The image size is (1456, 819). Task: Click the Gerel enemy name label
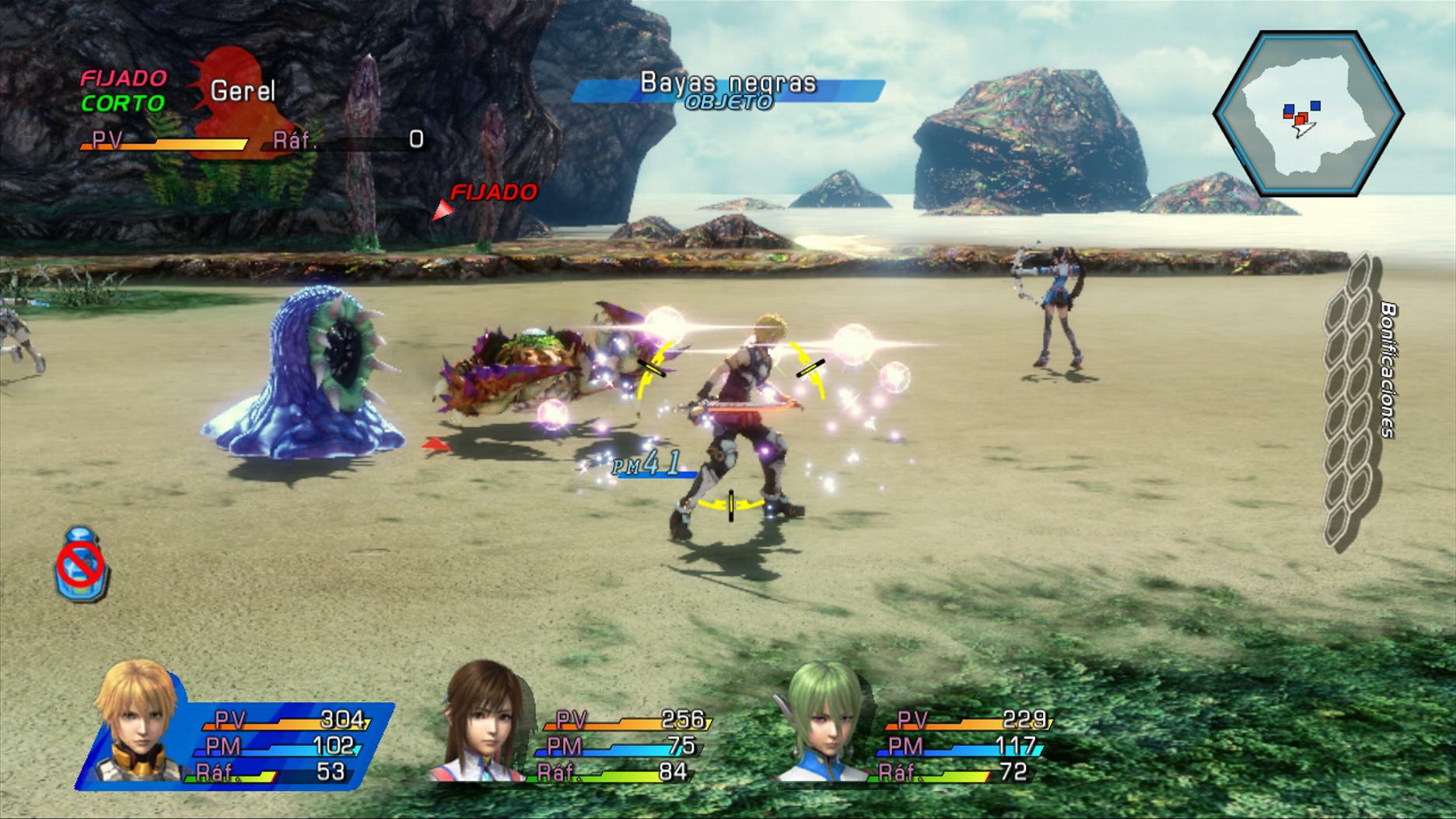pos(245,89)
